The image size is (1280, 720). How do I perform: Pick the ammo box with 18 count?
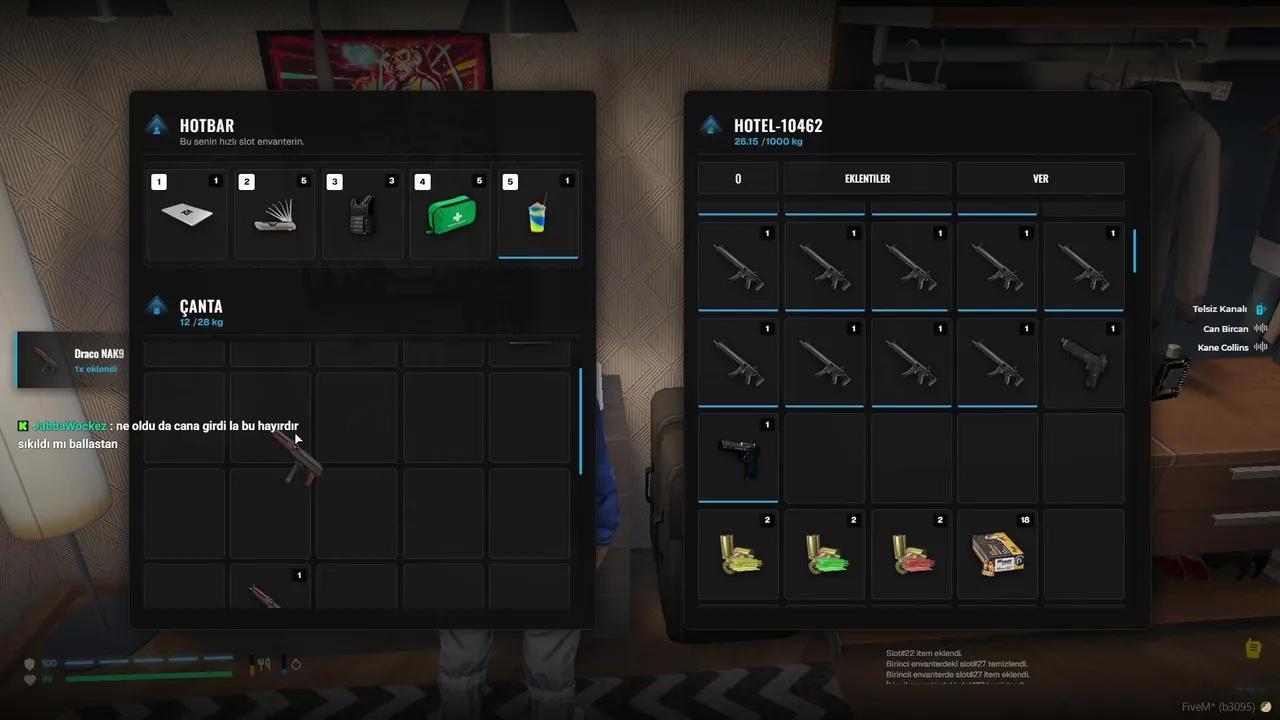pos(997,554)
